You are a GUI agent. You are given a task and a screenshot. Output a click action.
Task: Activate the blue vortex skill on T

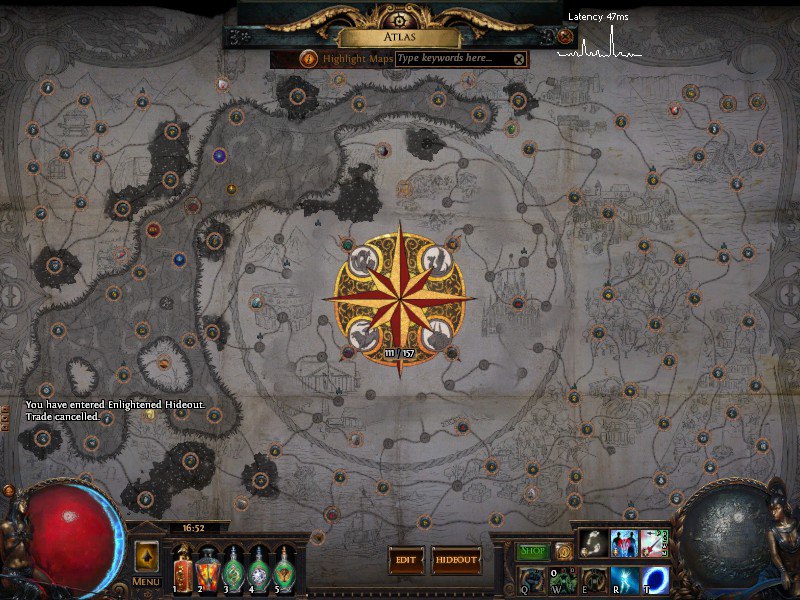[656, 578]
